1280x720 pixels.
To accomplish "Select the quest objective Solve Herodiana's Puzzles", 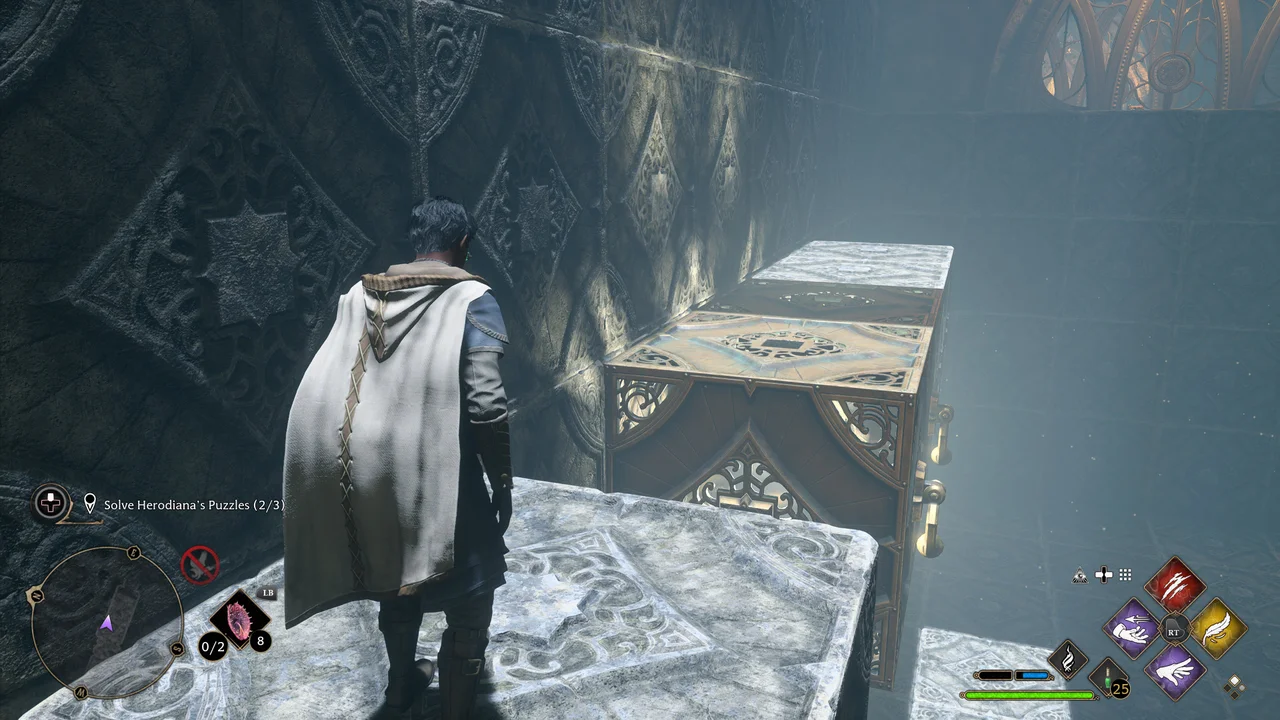I will click(193, 504).
